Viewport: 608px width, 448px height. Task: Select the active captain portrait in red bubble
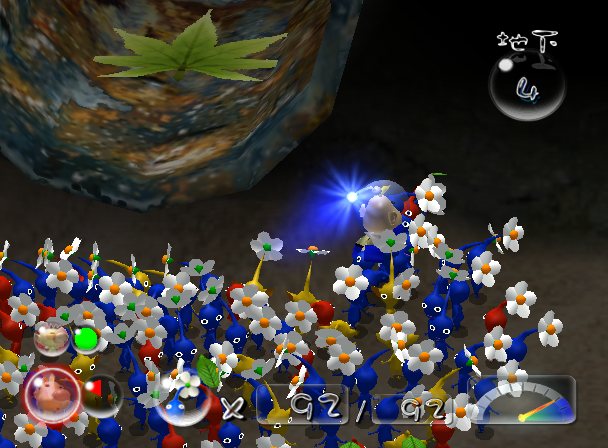point(52,393)
